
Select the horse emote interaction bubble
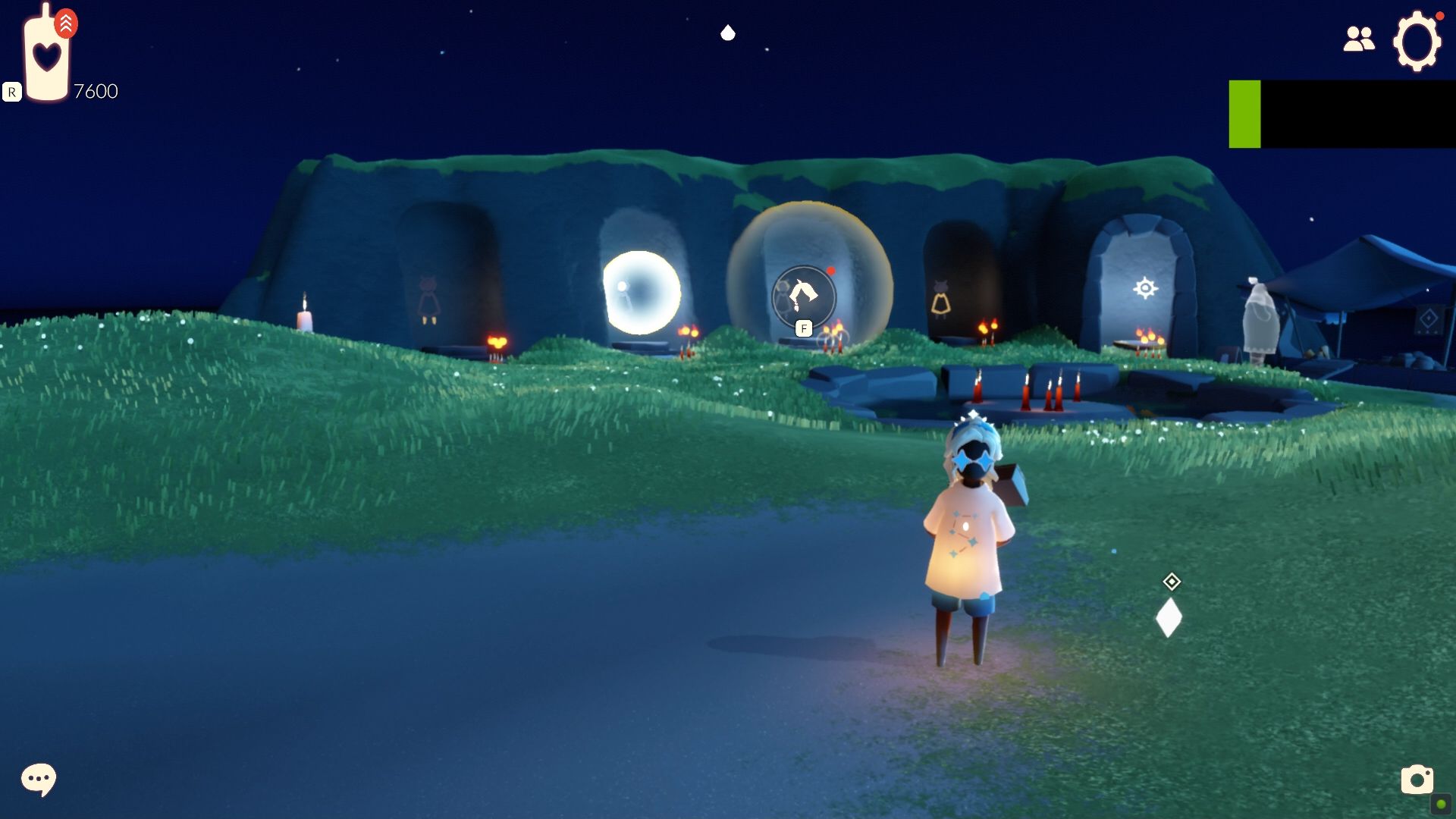(x=803, y=297)
